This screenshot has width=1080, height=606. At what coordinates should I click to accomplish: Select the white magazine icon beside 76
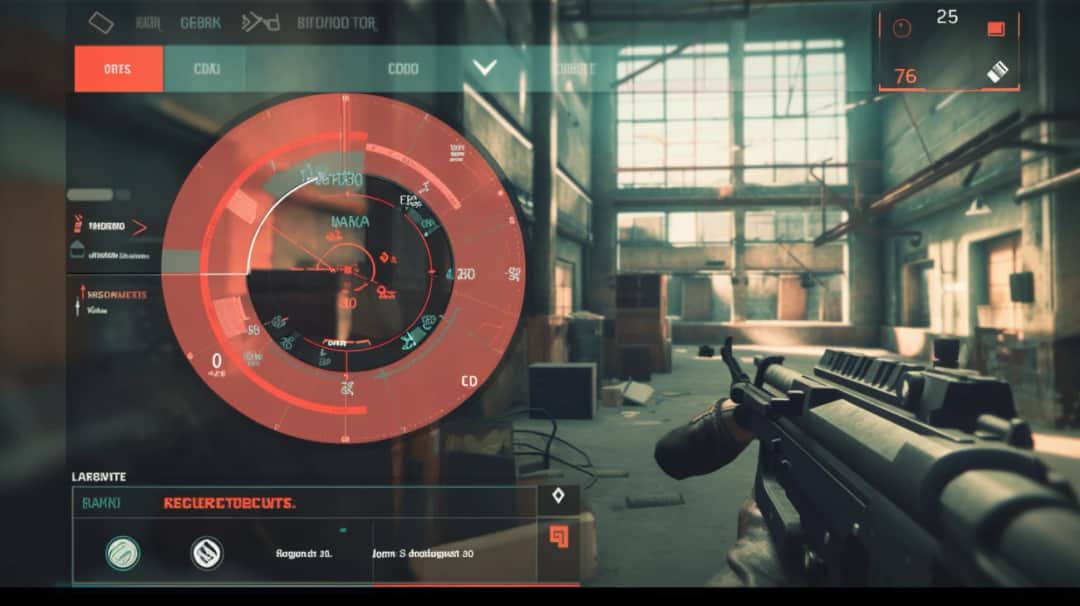[997, 72]
